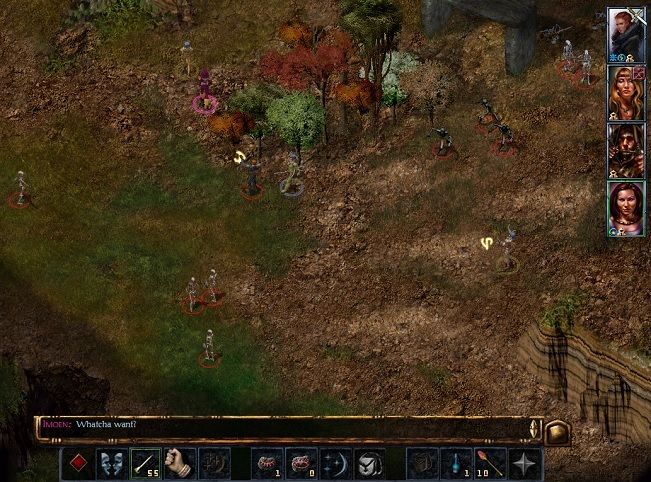Click the gold button beside the dialogue bar

point(557,431)
